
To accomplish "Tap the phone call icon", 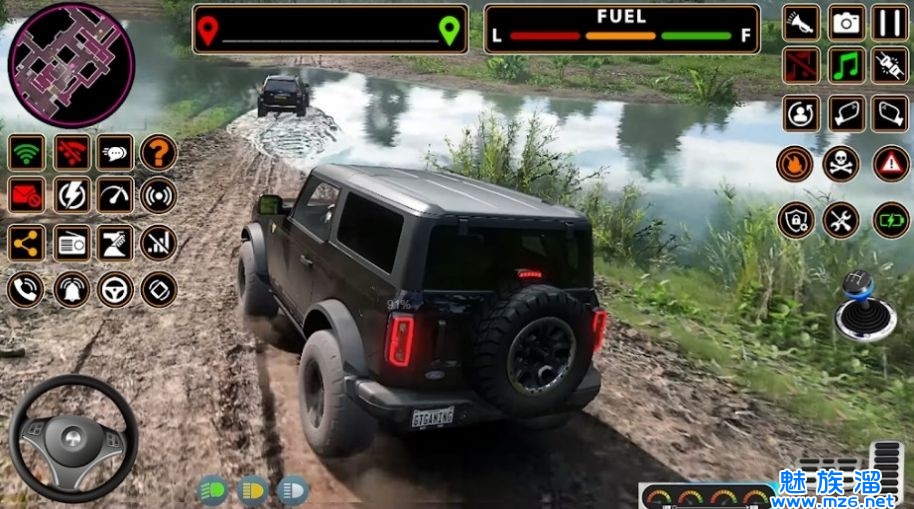I will [27, 289].
